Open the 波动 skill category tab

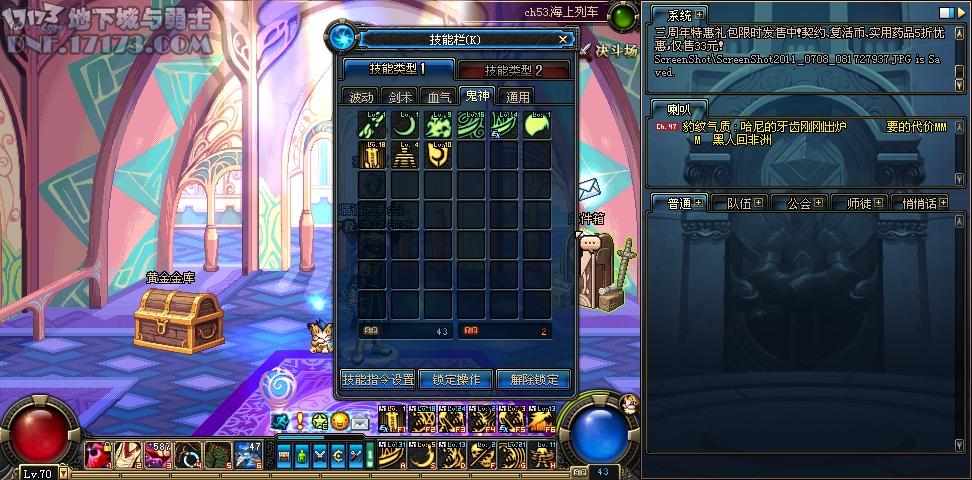tap(360, 97)
